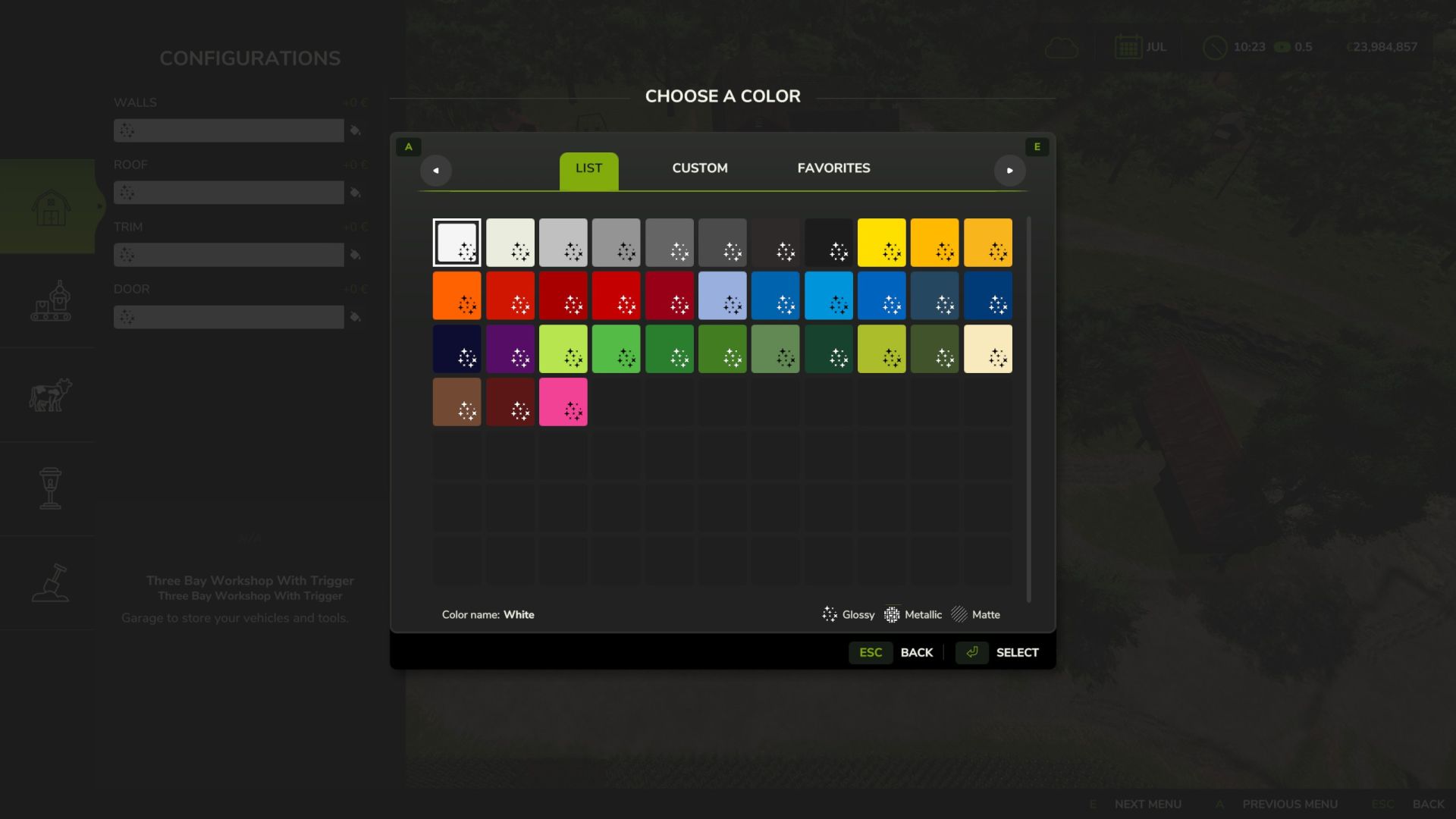Select the brown color swatch
This screenshot has width=1456, height=819.
click(x=457, y=402)
